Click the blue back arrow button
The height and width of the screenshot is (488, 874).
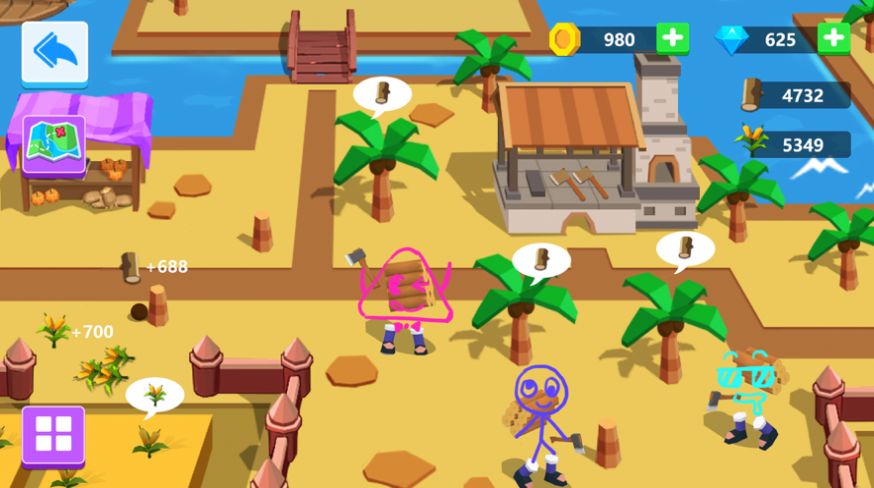pos(55,52)
